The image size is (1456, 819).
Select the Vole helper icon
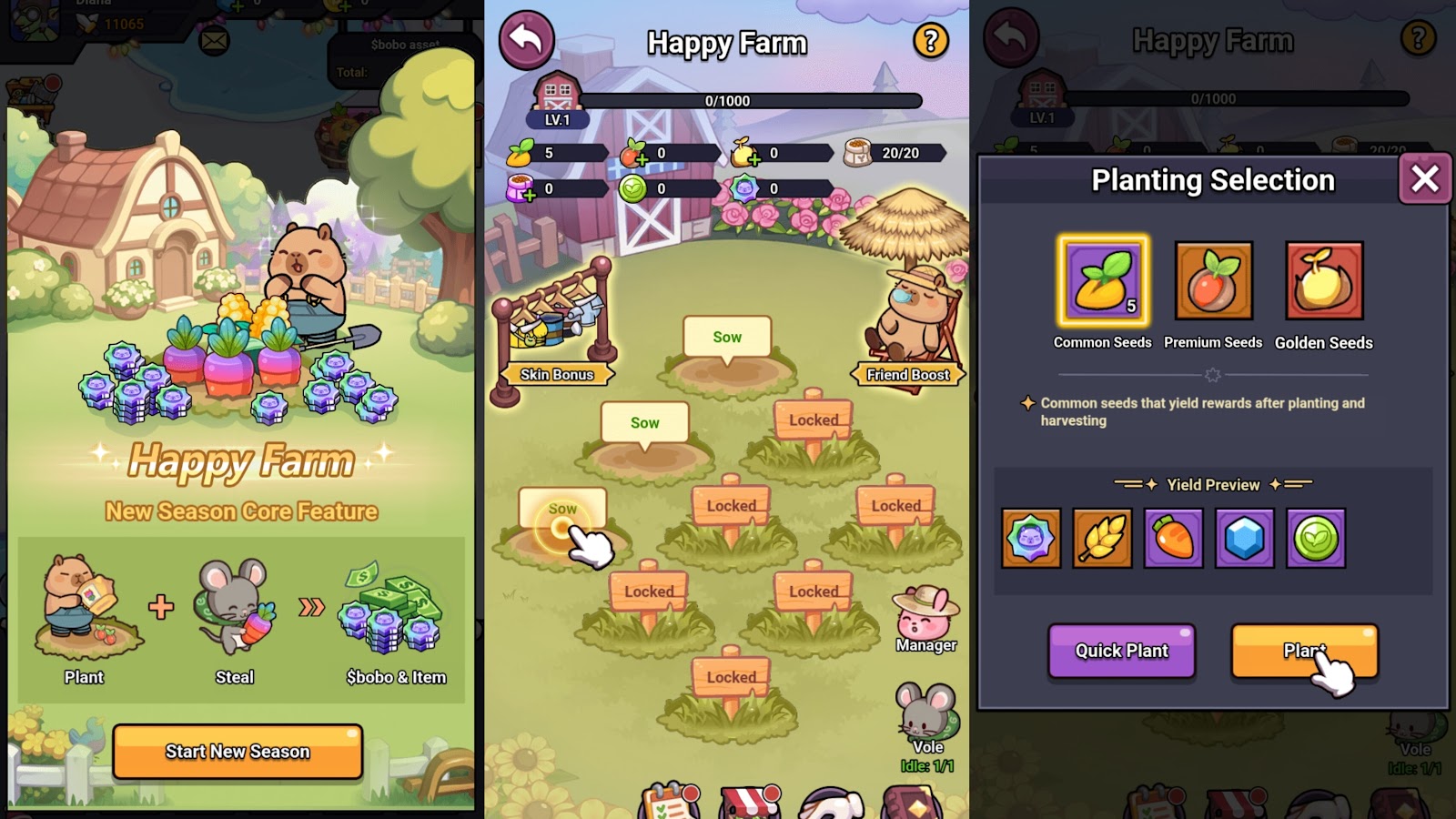pos(926,719)
